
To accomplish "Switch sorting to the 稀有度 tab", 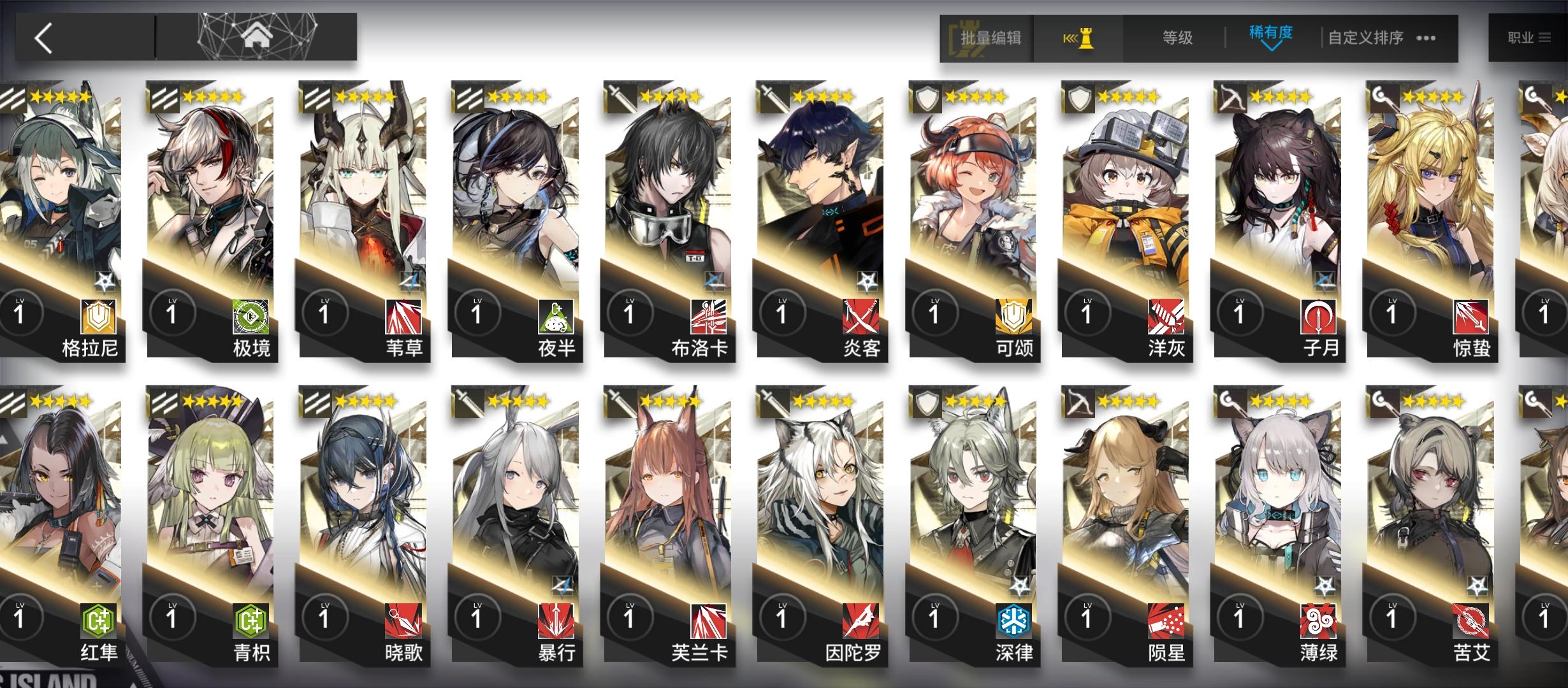I will (1272, 32).
